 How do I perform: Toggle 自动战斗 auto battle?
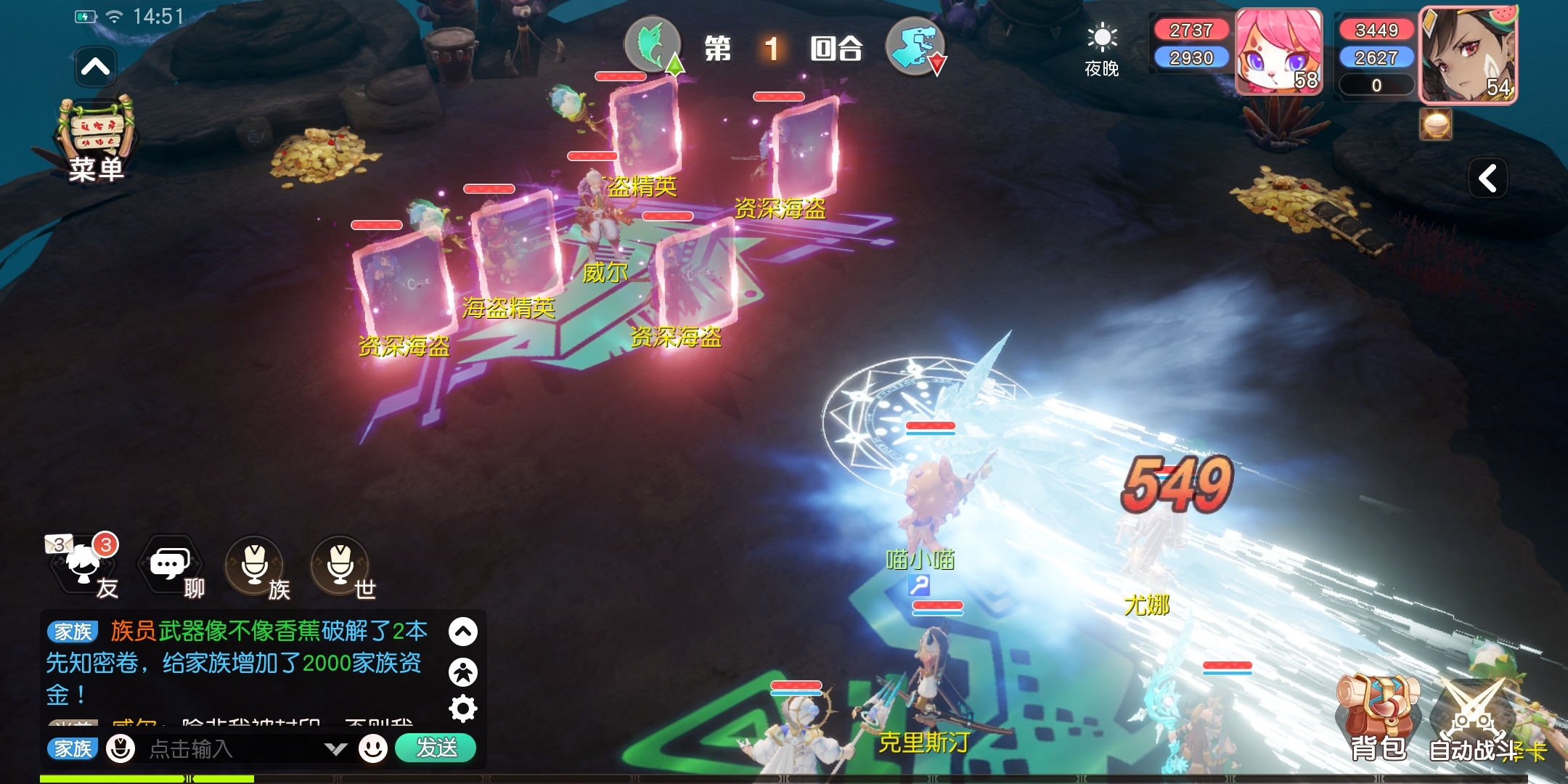[x=1472, y=719]
